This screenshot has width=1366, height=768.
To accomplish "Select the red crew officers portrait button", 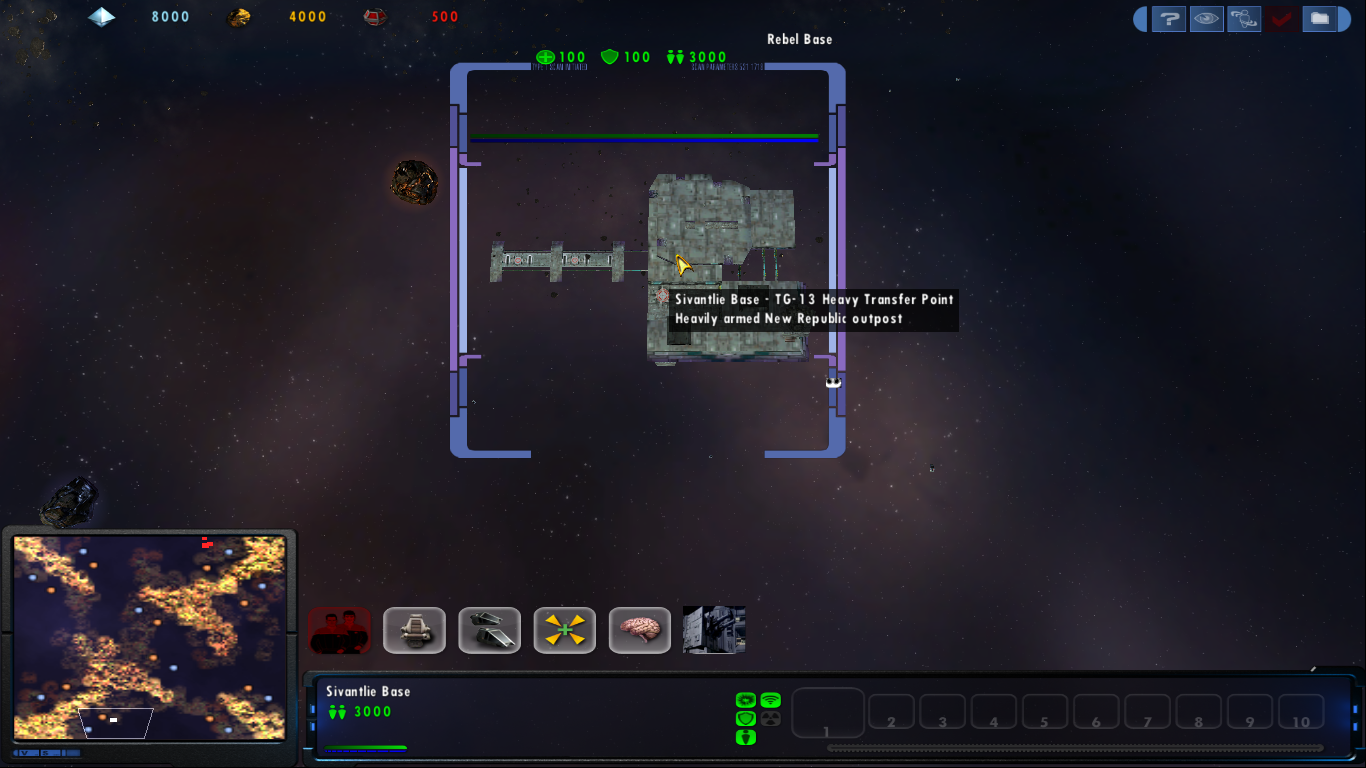I will 339,630.
